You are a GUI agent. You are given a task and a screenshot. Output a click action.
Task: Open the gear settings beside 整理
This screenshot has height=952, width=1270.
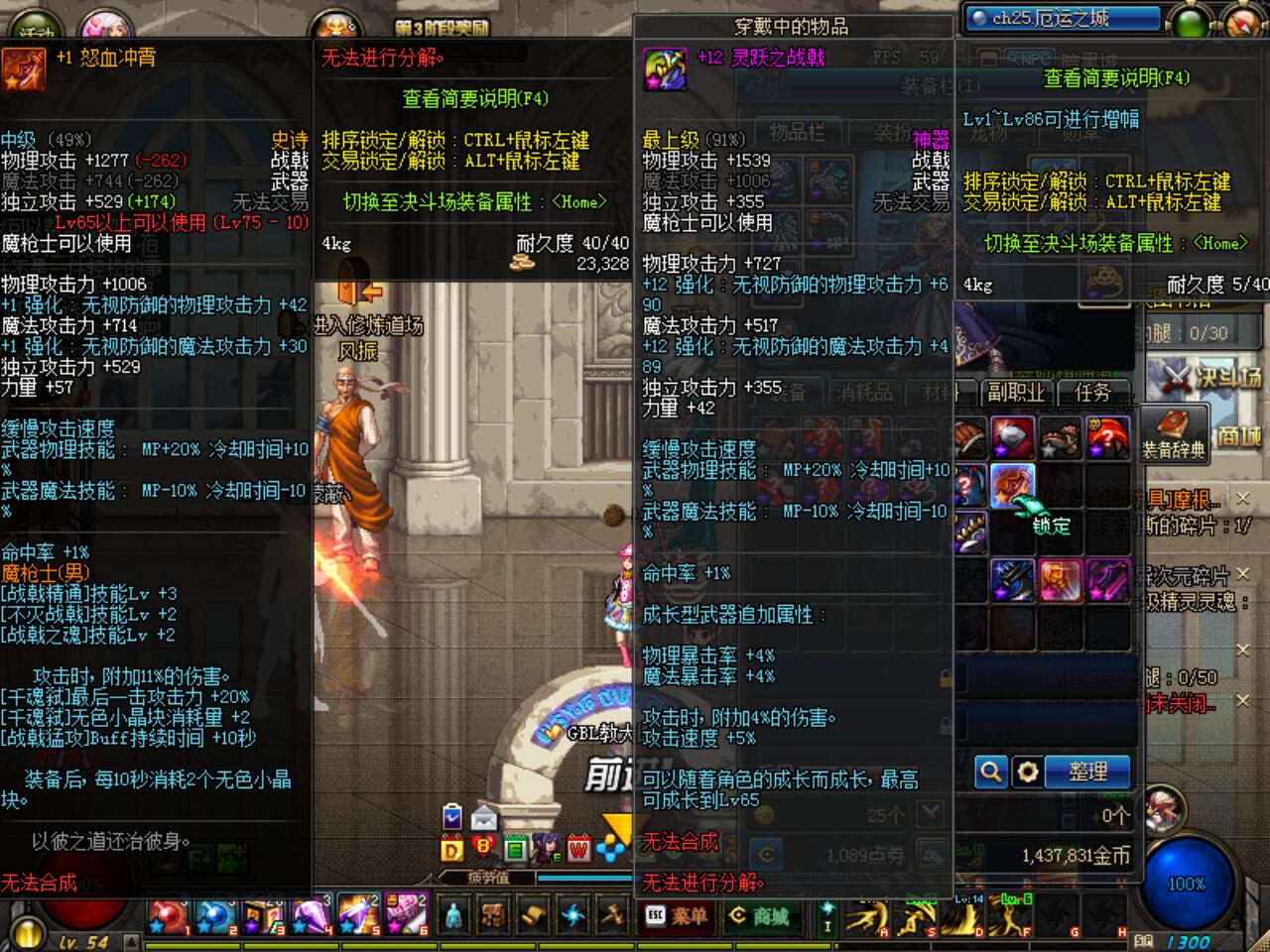click(x=1028, y=772)
